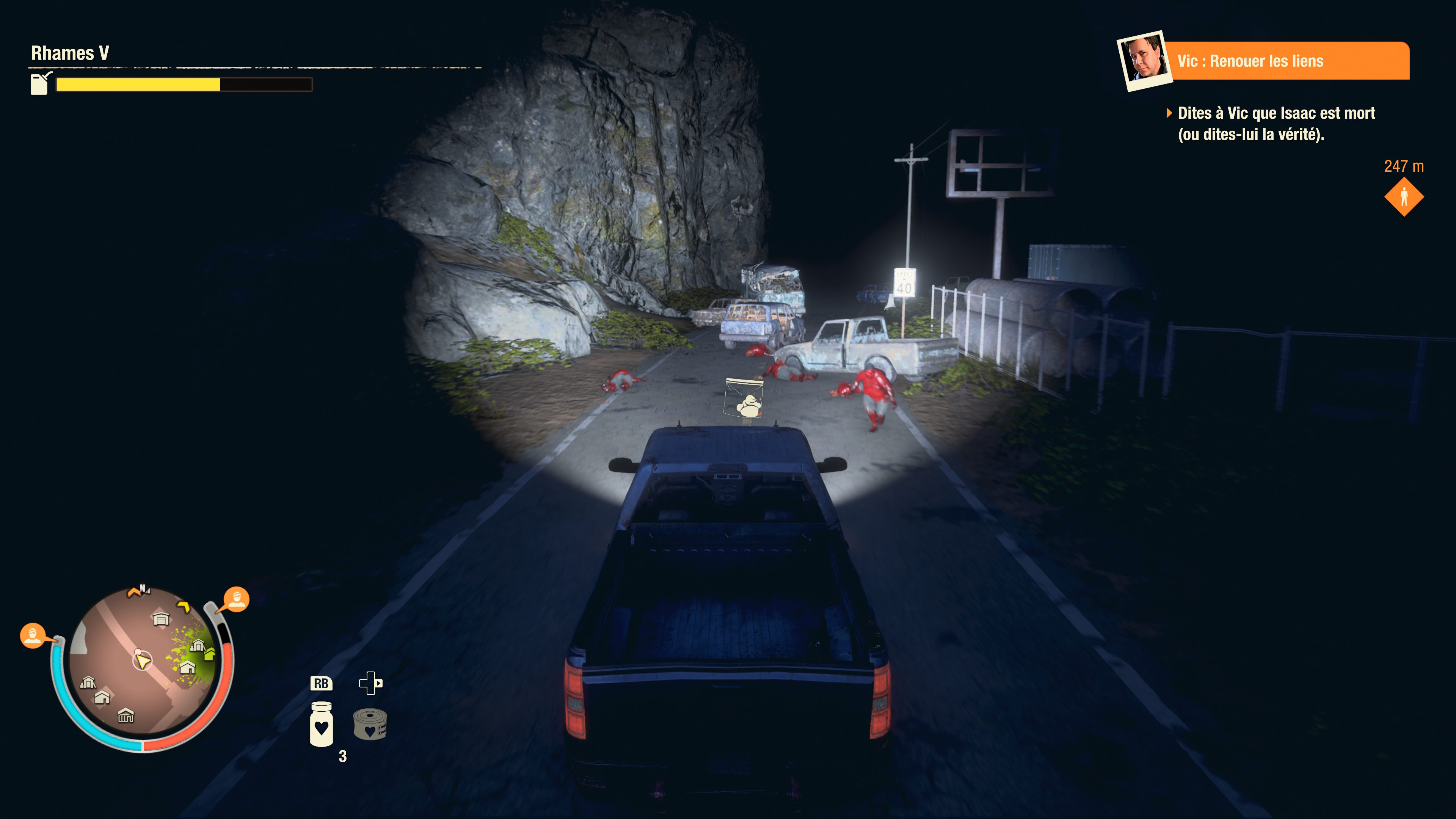
Task: Select Vic's portrait photo in quest tracker
Action: (x=1145, y=60)
